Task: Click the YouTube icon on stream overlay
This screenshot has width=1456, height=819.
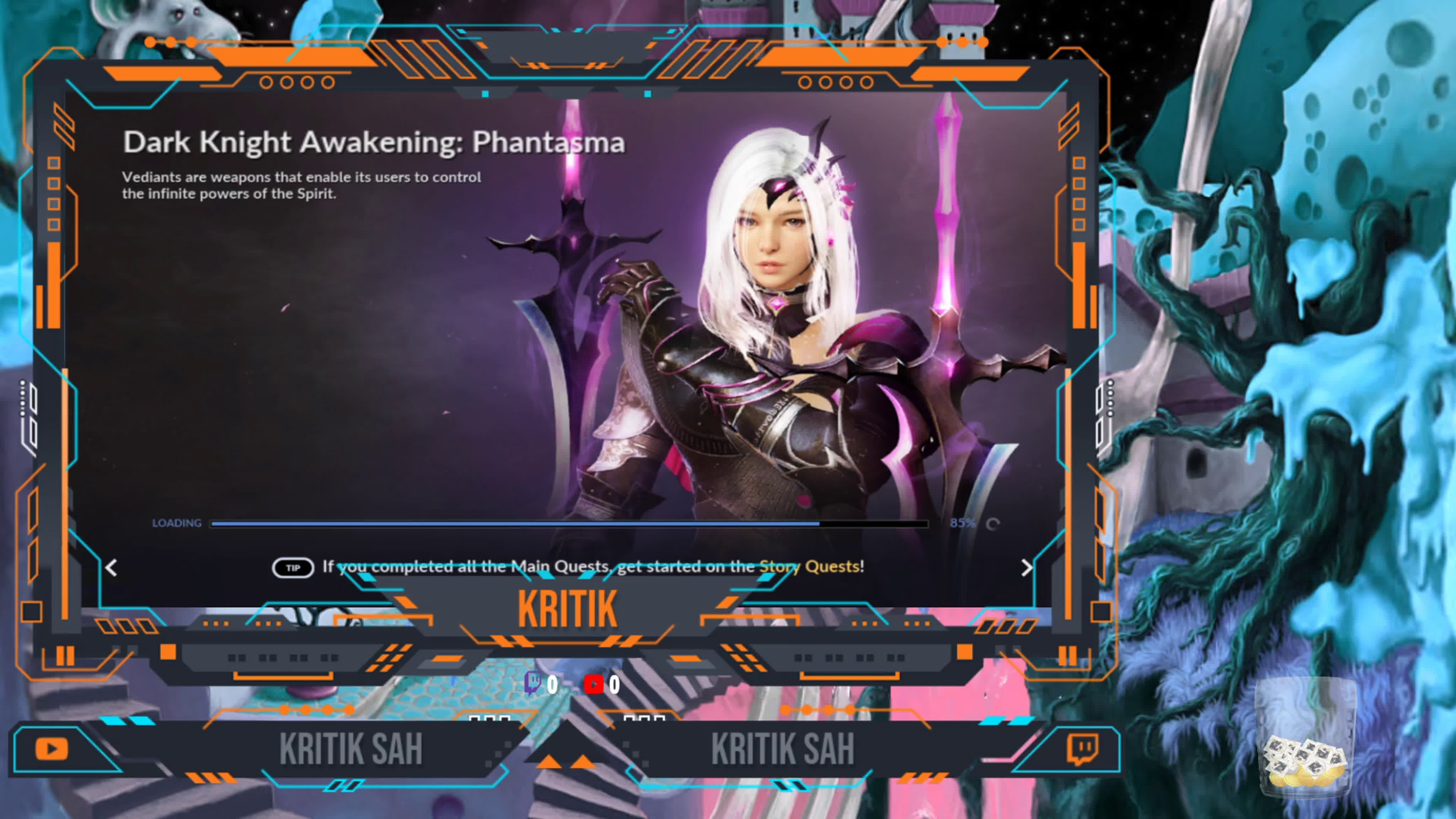Action: click(52, 749)
